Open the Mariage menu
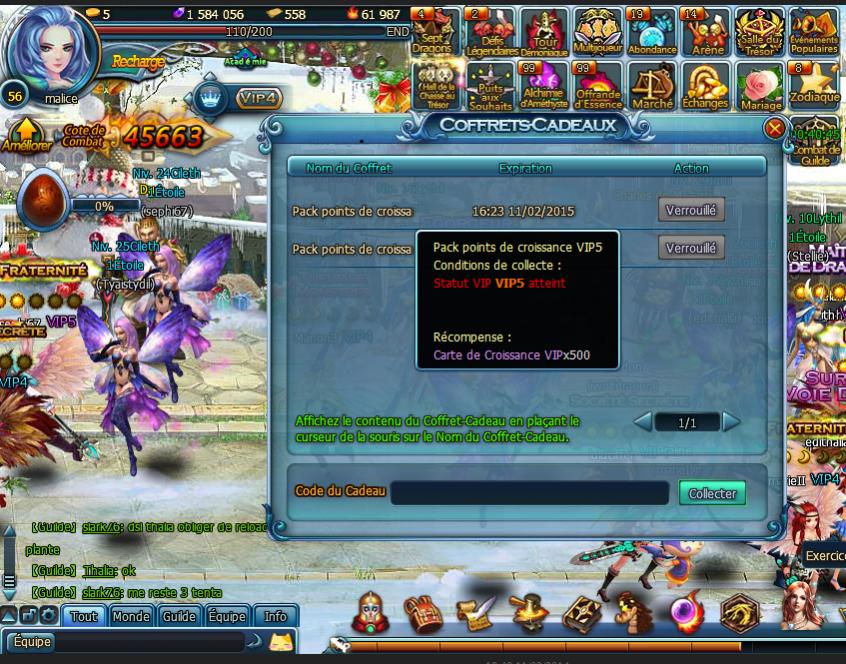This screenshot has height=664, width=846. [761, 87]
